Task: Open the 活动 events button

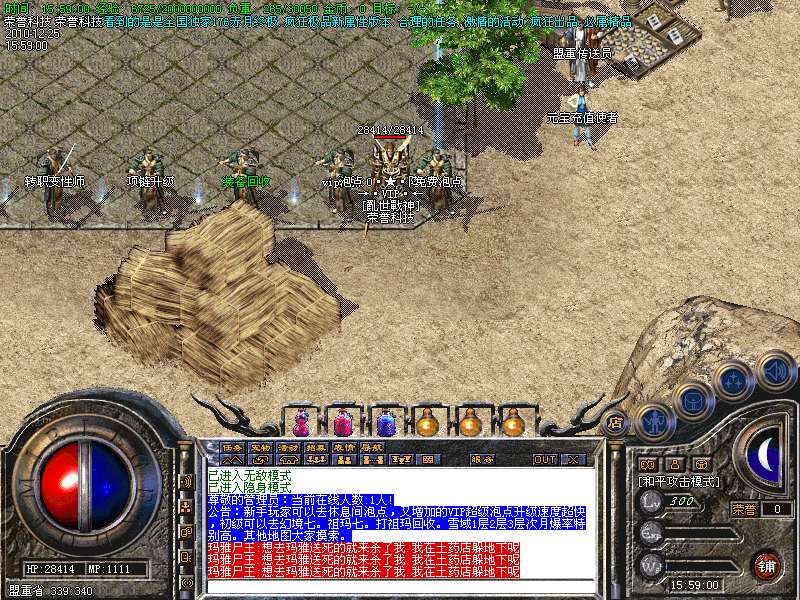Action: point(289,446)
